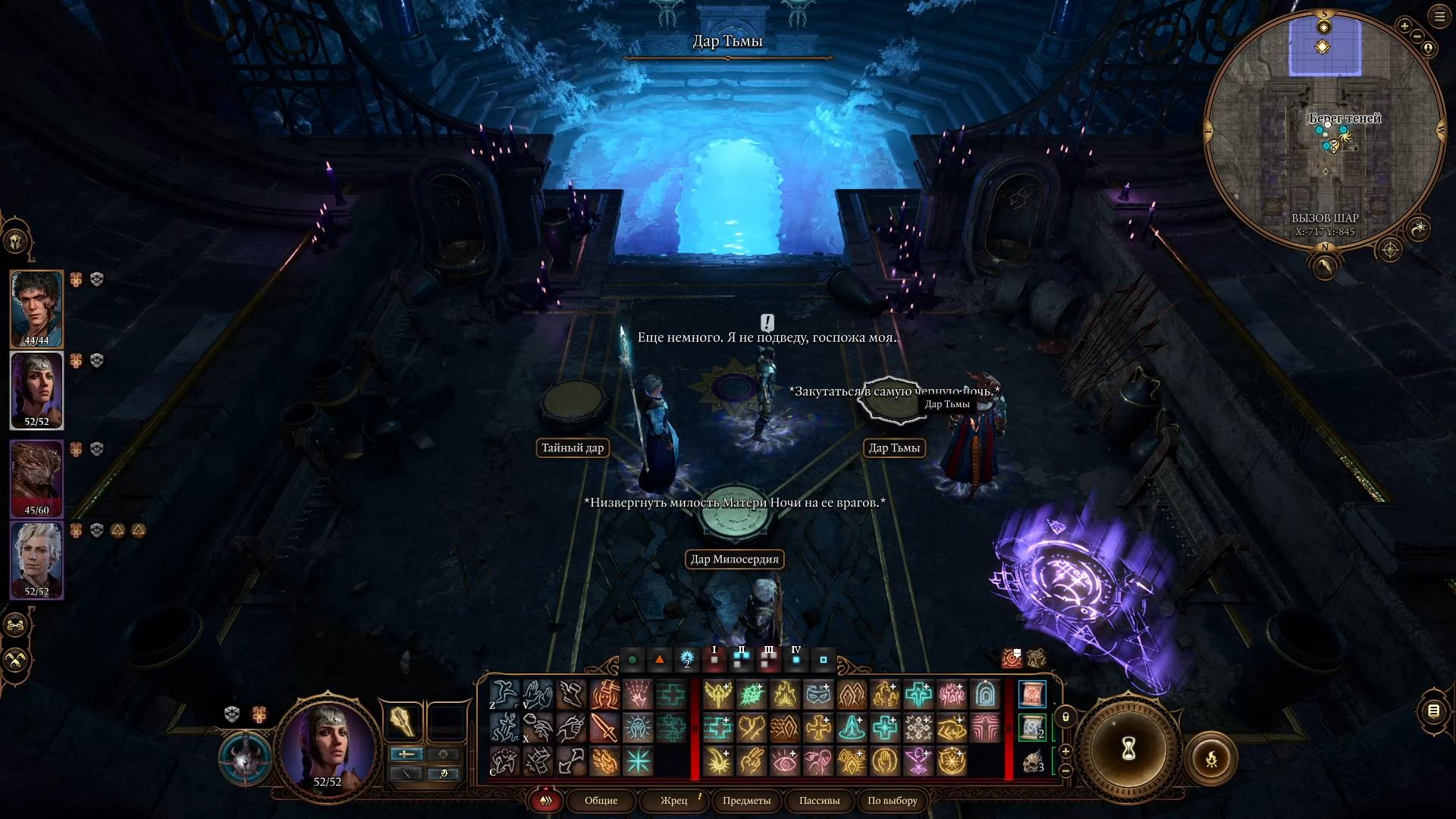Open the main menu hamburger button

[x=1439, y=17]
